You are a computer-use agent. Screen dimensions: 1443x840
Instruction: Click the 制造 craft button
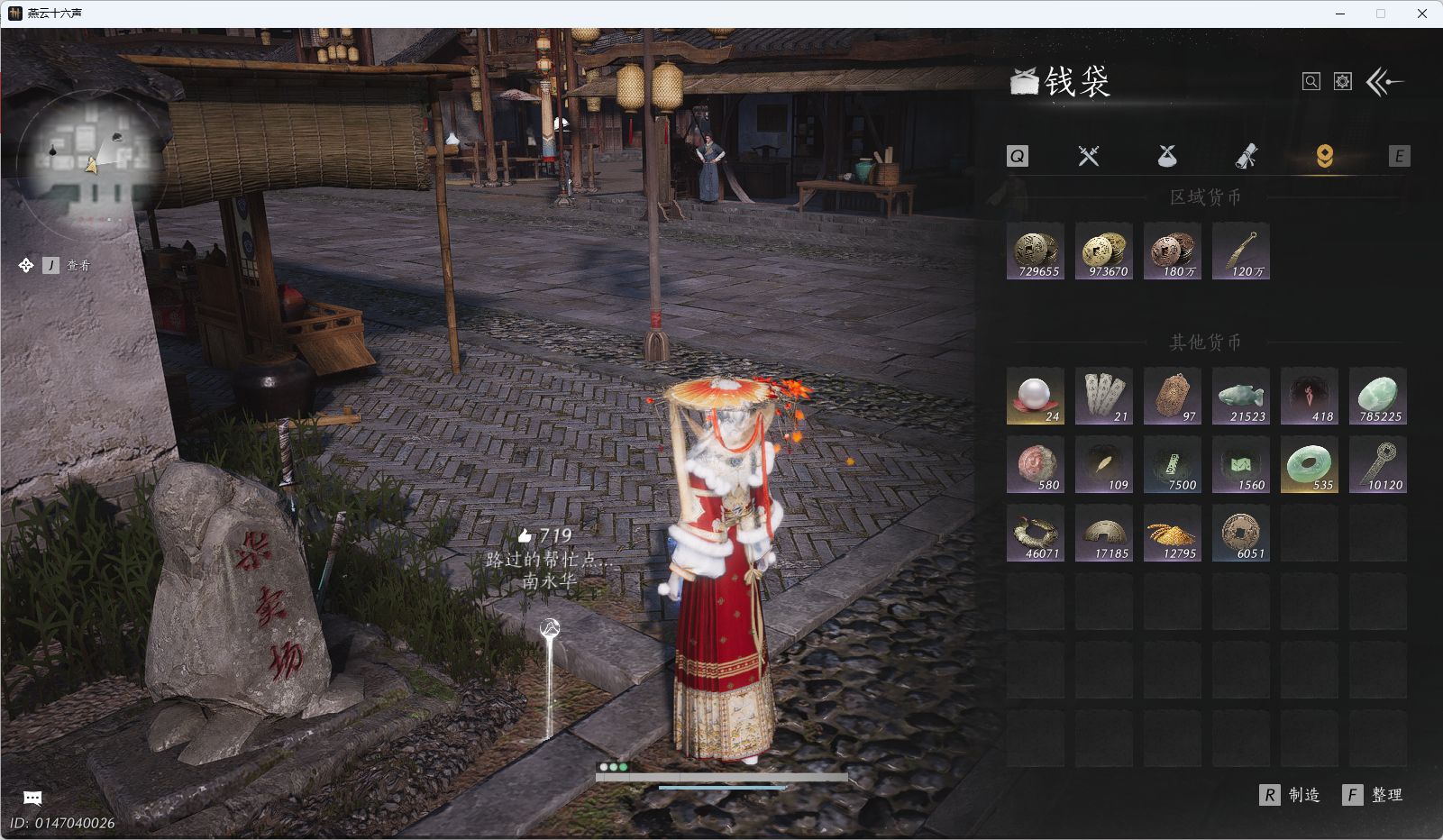[1291, 795]
